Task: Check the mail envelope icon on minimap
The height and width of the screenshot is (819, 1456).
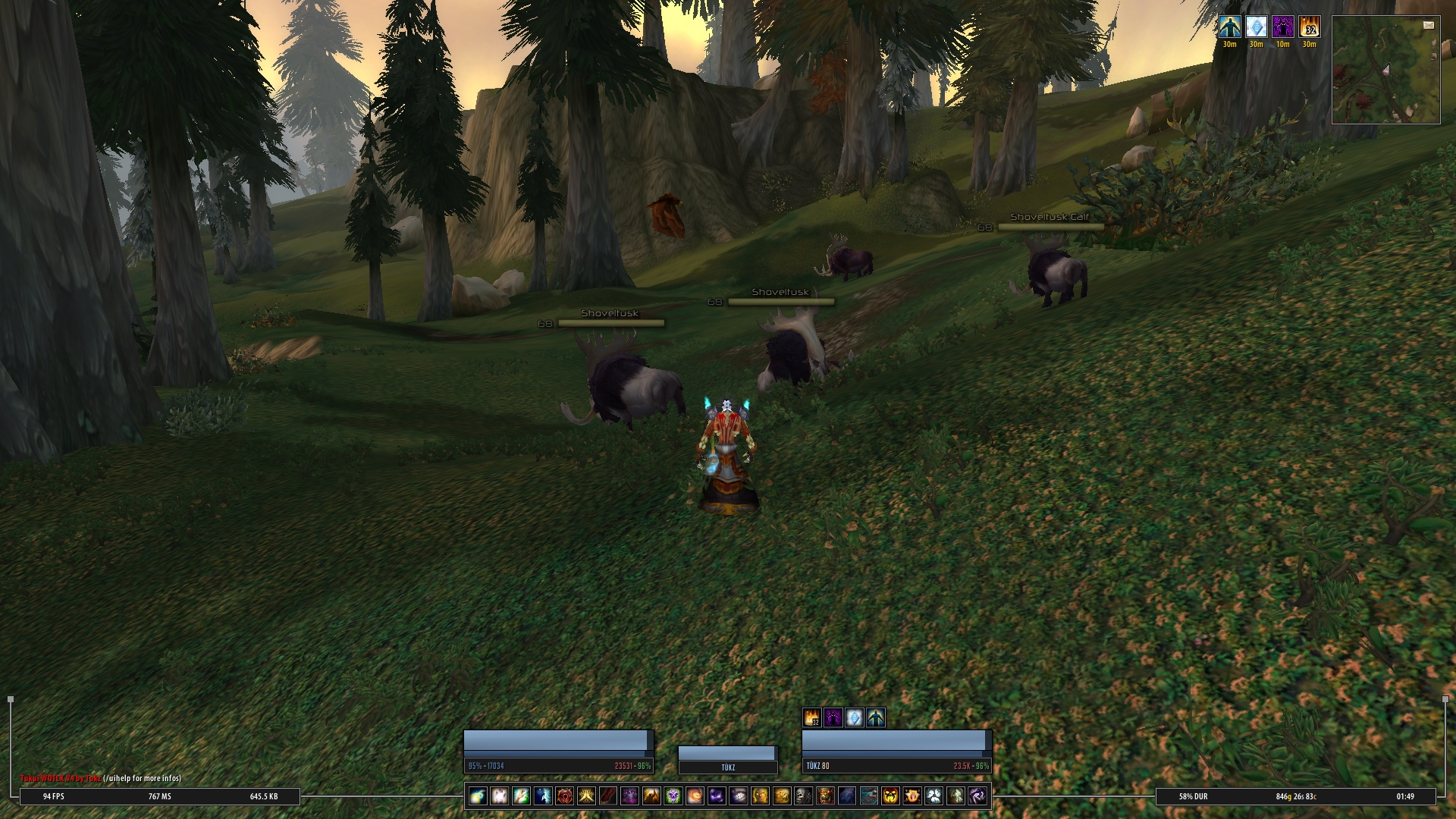Action: click(x=1429, y=25)
